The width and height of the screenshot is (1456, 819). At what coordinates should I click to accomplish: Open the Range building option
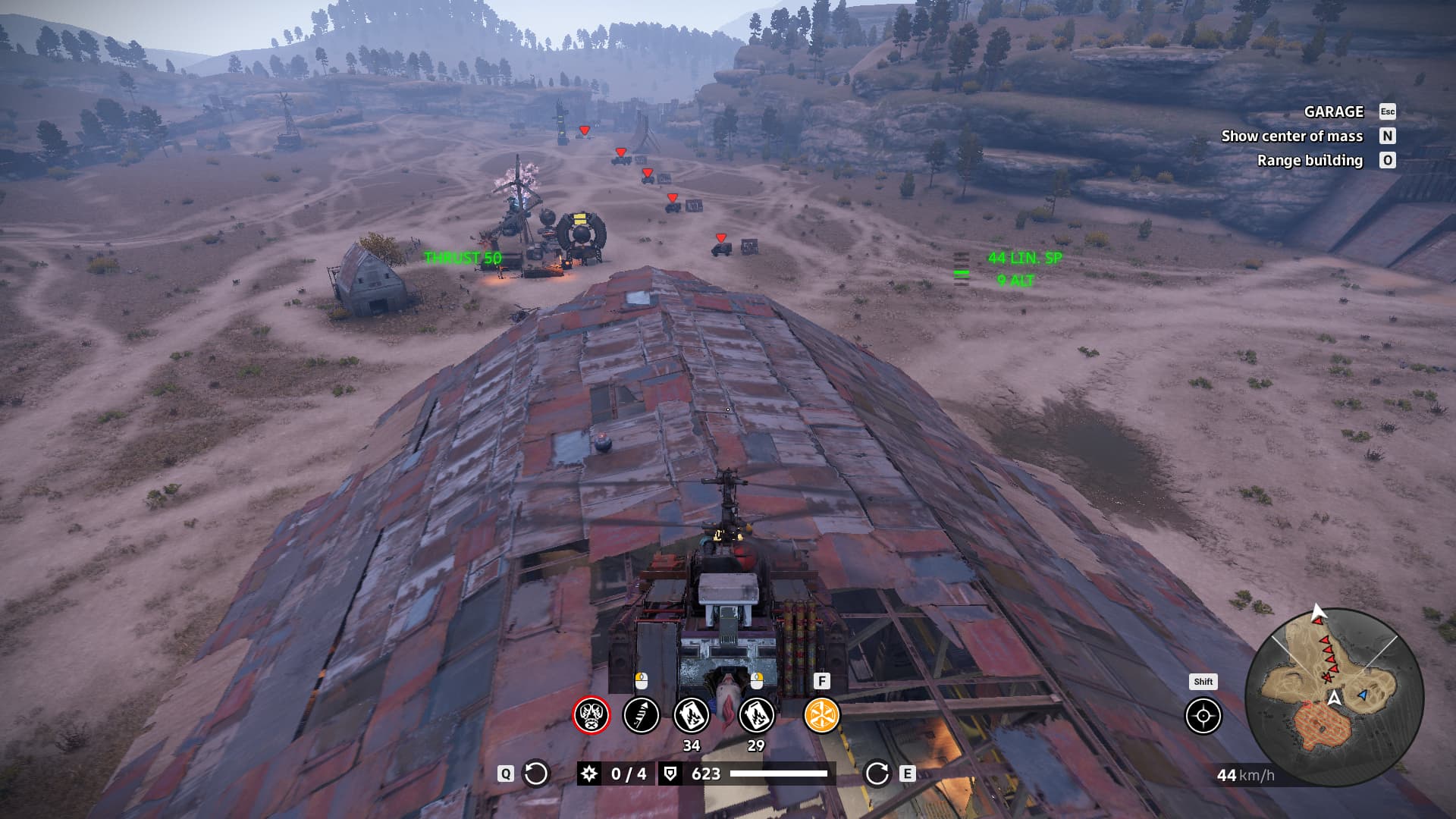pyautogui.click(x=1310, y=160)
